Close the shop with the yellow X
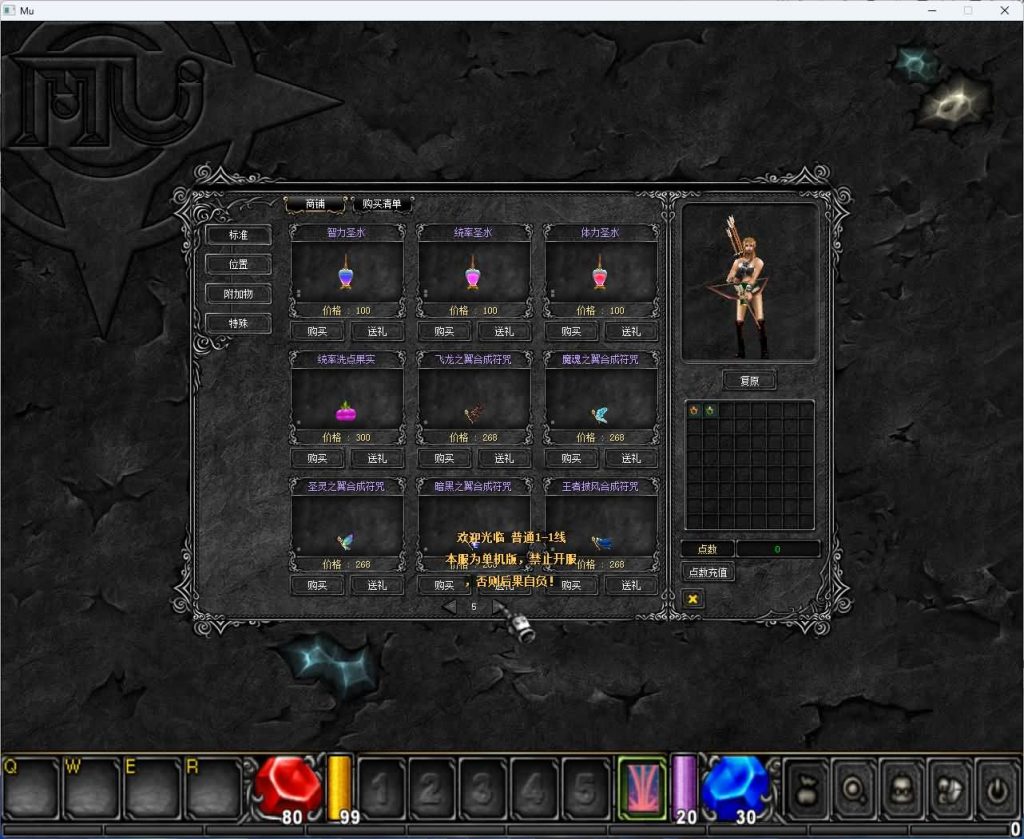The width and height of the screenshot is (1024, 839). [692, 599]
